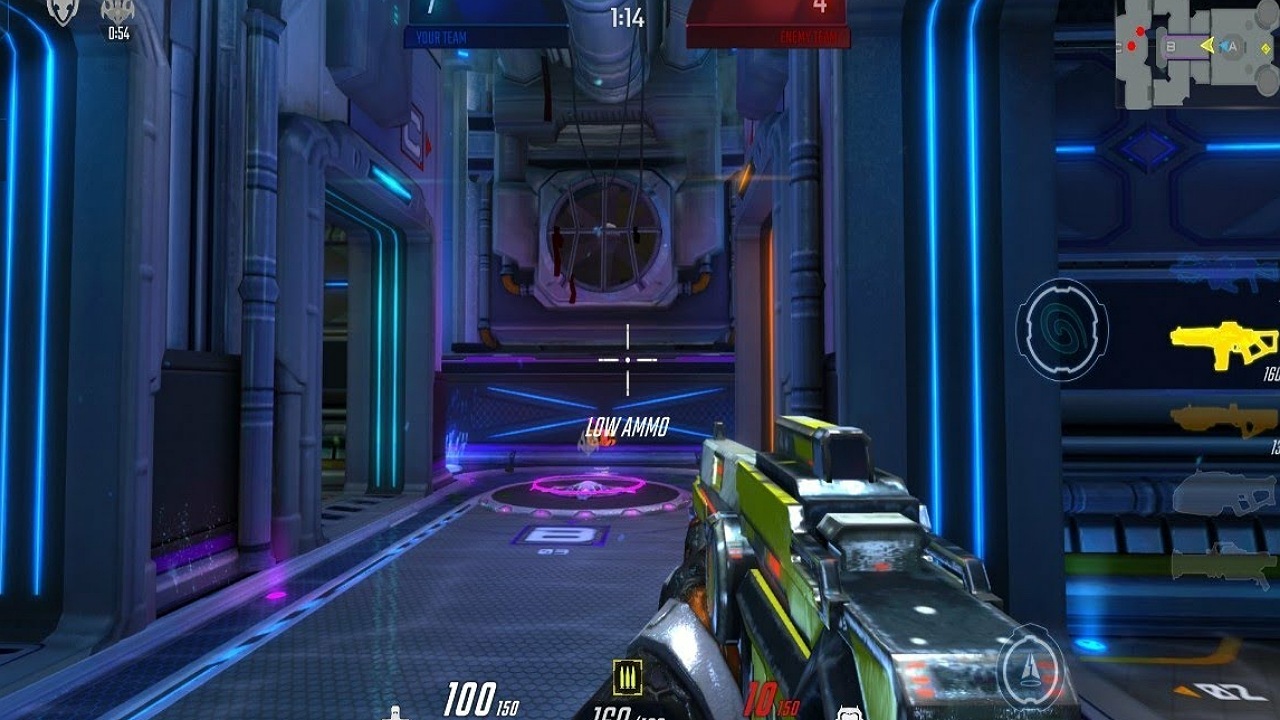Tap the yellow bullets ammo icon

point(627,677)
